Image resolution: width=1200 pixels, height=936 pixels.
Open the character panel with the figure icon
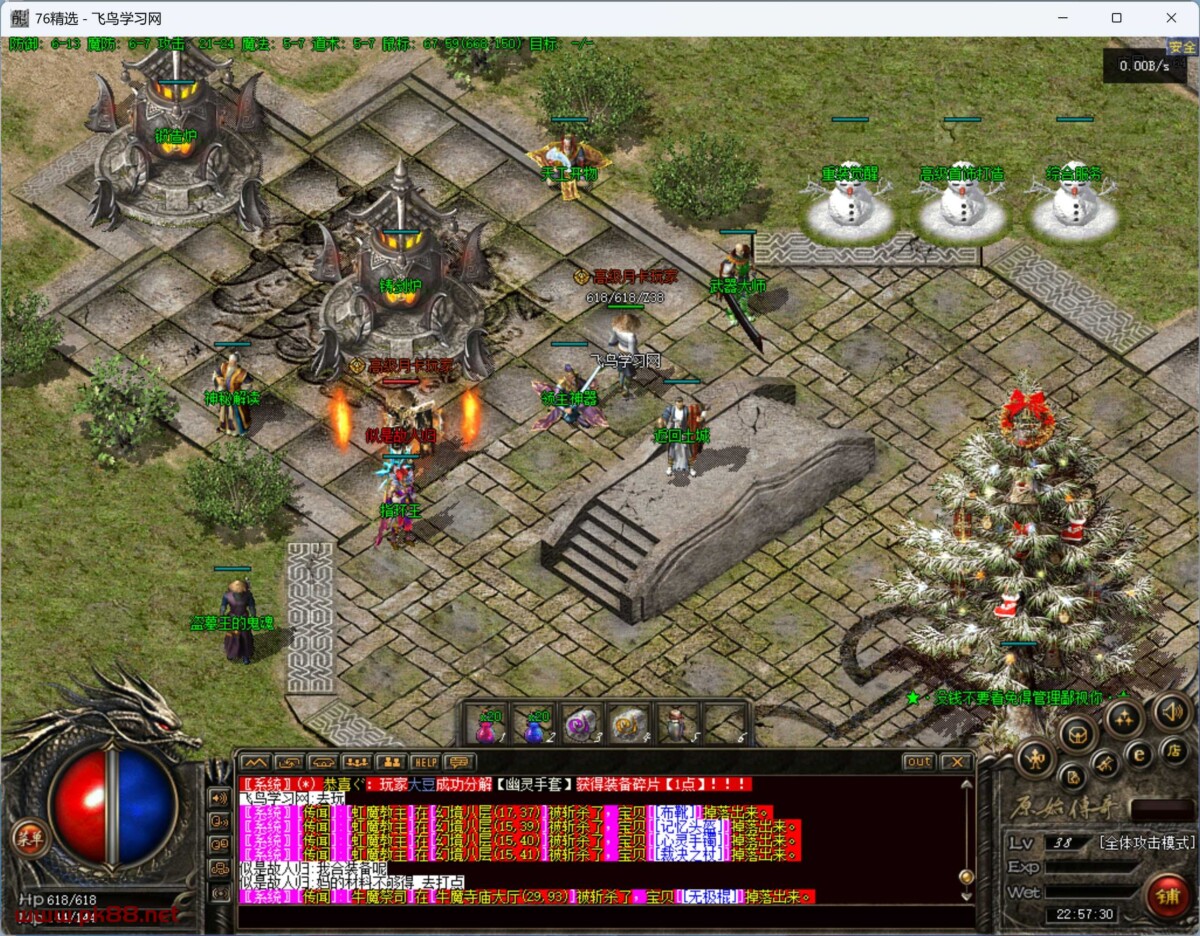1035,758
